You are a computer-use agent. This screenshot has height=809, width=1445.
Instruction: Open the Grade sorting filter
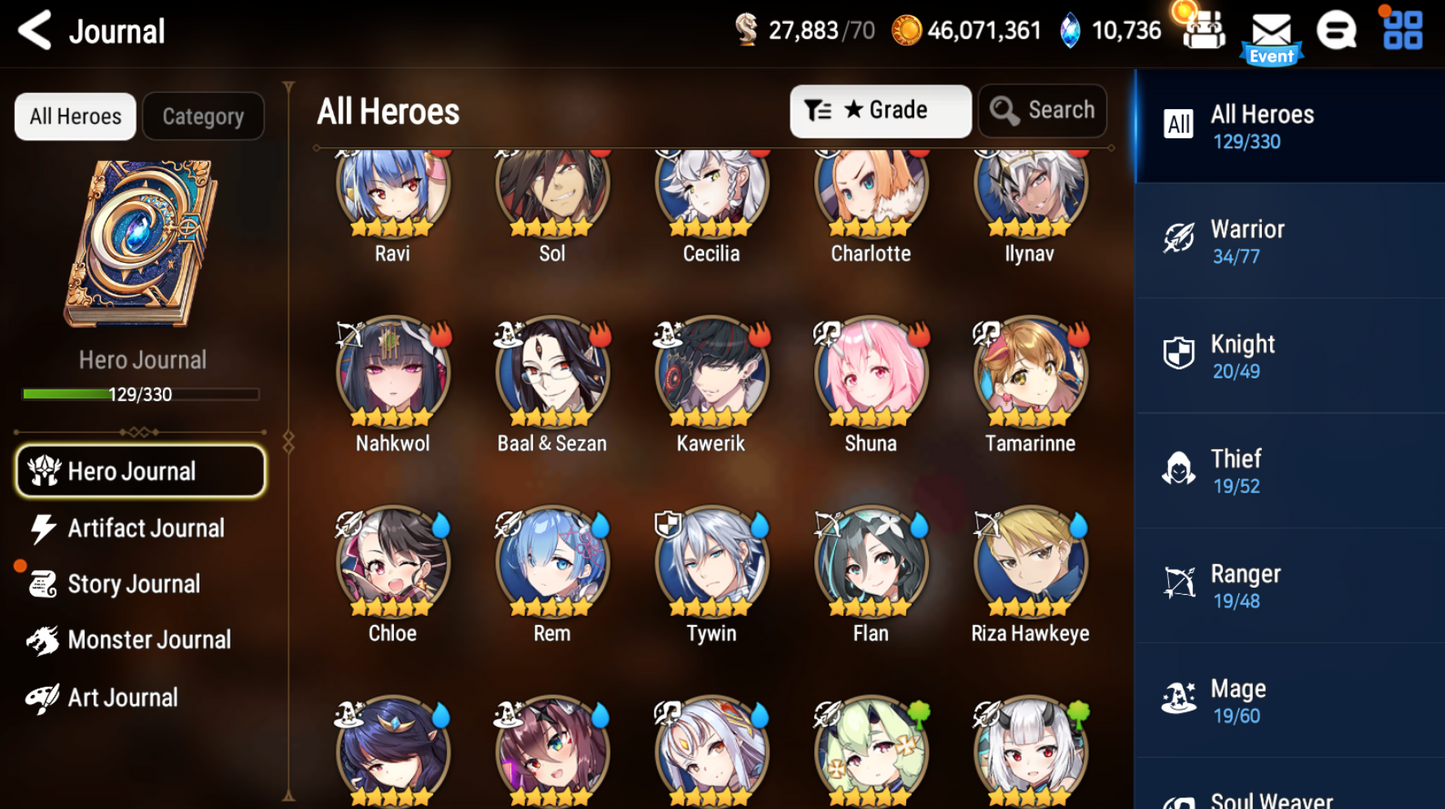pos(879,110)
